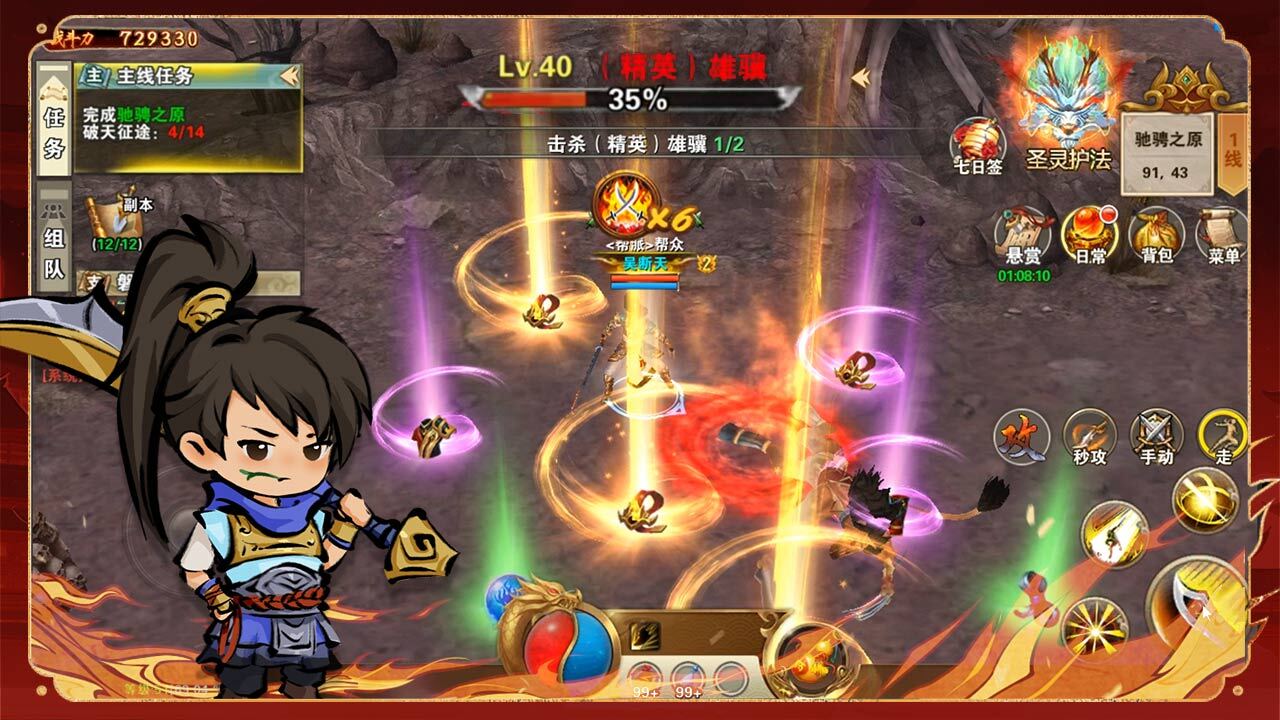Open the 背包 backpack
1280x720 pixels.
1156,236
